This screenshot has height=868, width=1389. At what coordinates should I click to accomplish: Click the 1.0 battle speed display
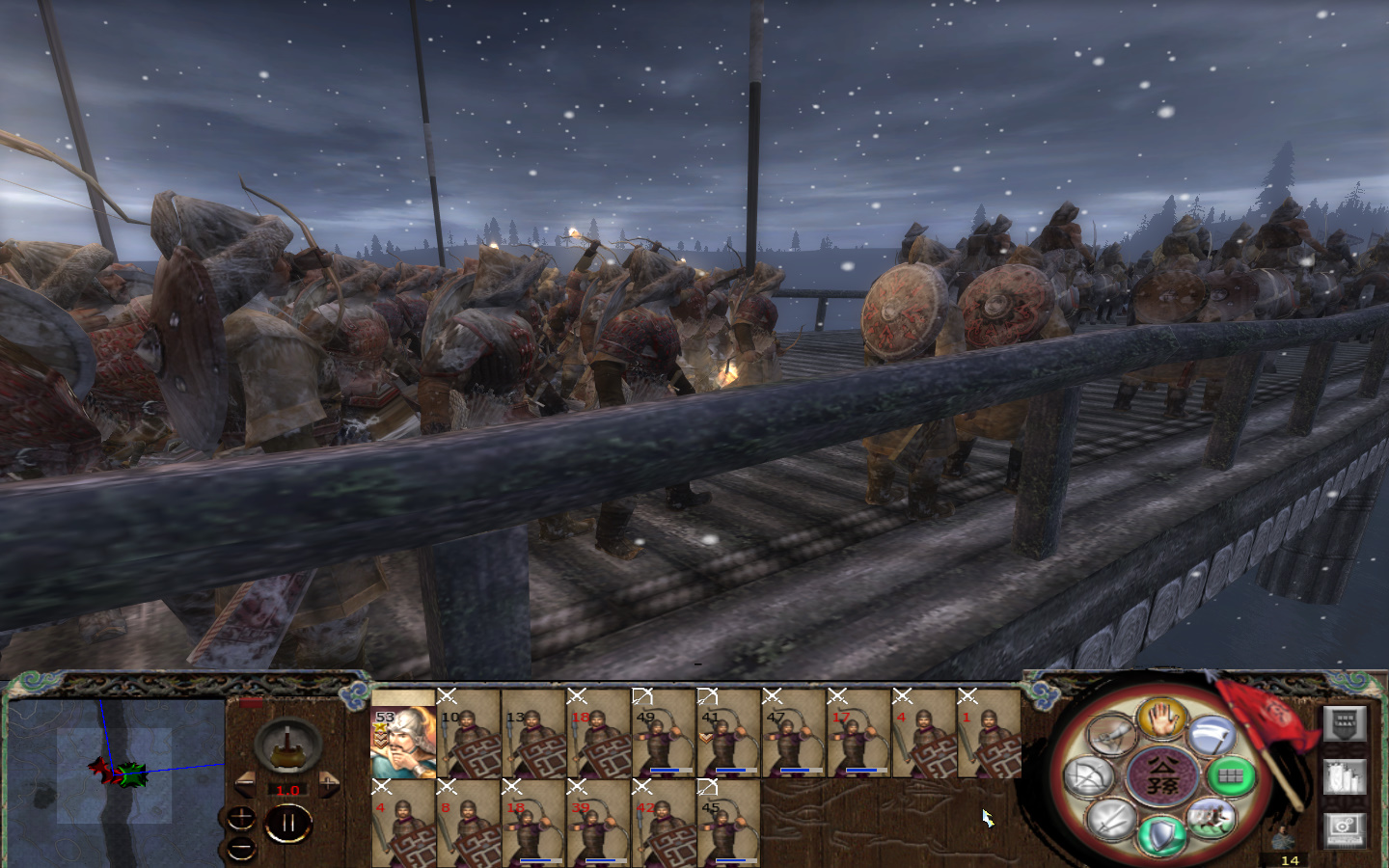(287, 790)
